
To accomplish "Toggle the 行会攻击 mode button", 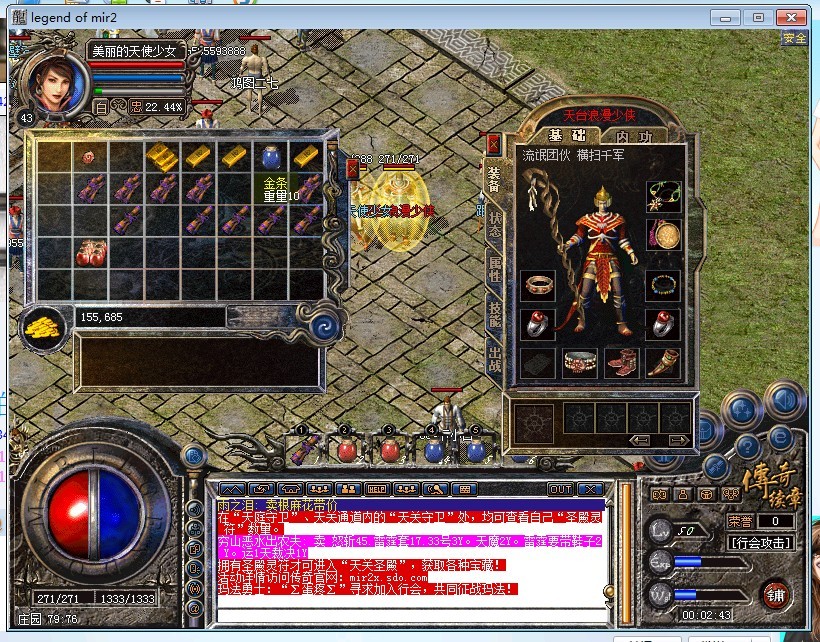I will (x=761, y=543).
